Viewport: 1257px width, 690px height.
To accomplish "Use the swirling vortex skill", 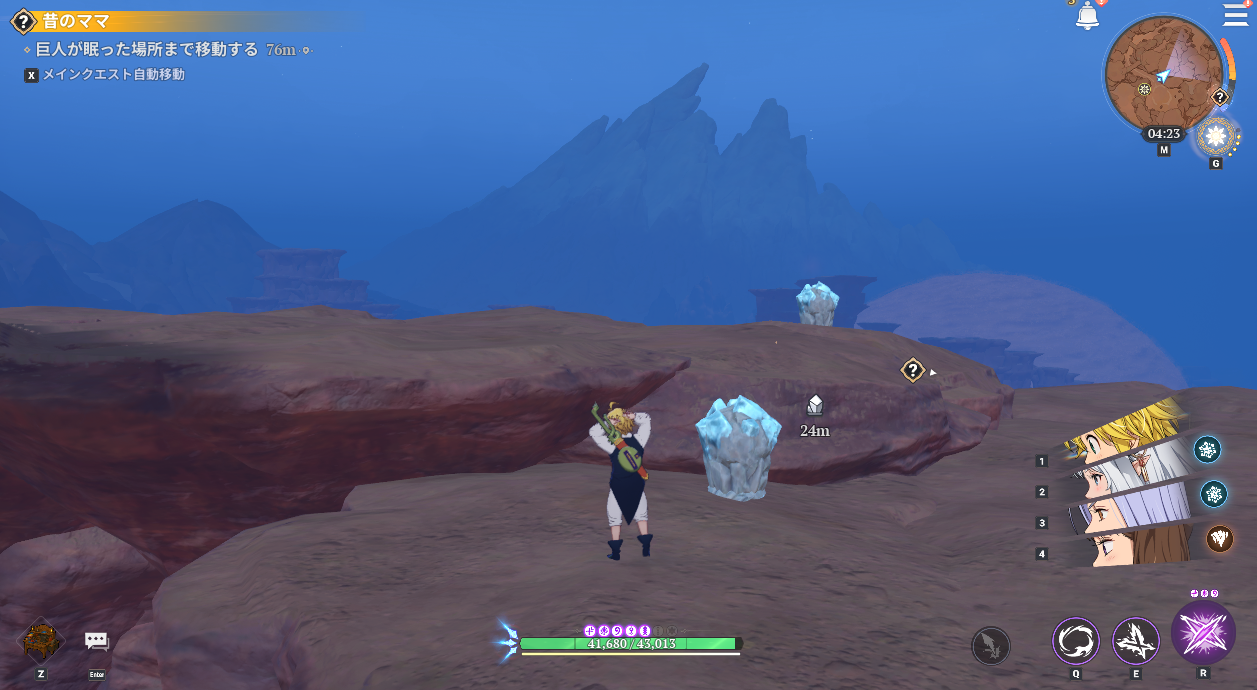I will [1075, 641].
